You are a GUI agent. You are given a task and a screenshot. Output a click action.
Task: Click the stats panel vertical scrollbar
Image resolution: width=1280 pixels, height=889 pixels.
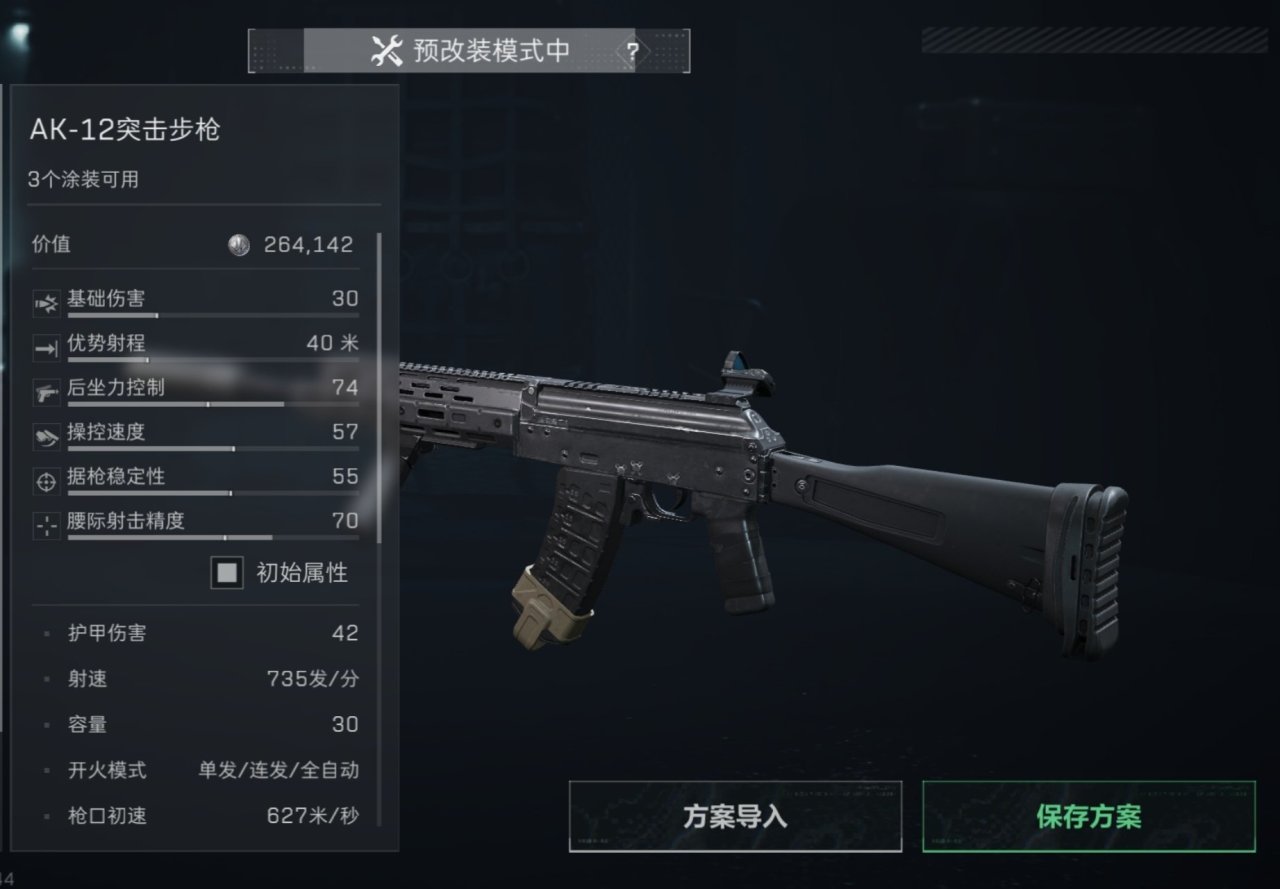(x=380, y=388)
